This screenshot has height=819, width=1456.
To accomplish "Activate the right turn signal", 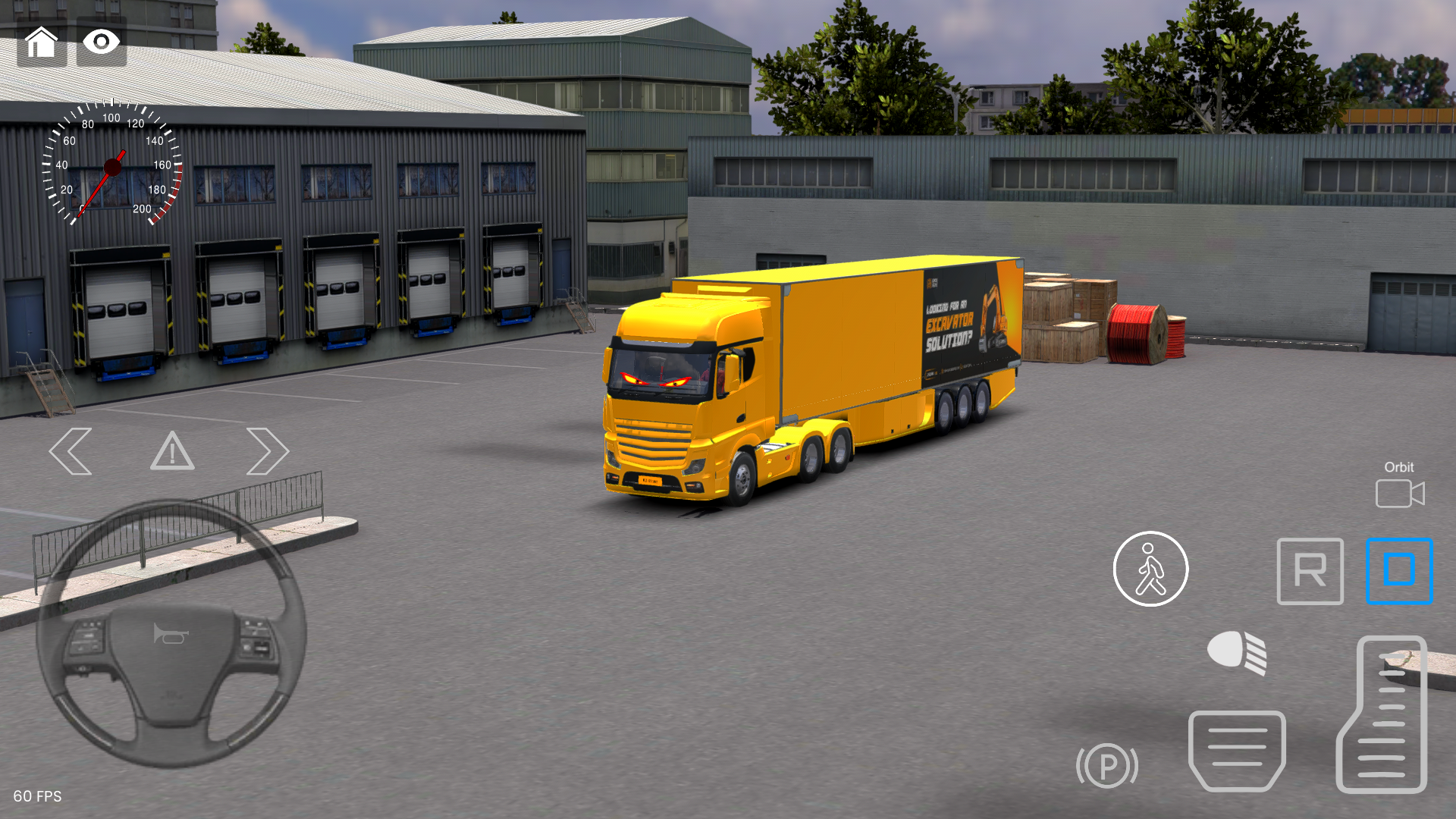I will pos(267,451).
